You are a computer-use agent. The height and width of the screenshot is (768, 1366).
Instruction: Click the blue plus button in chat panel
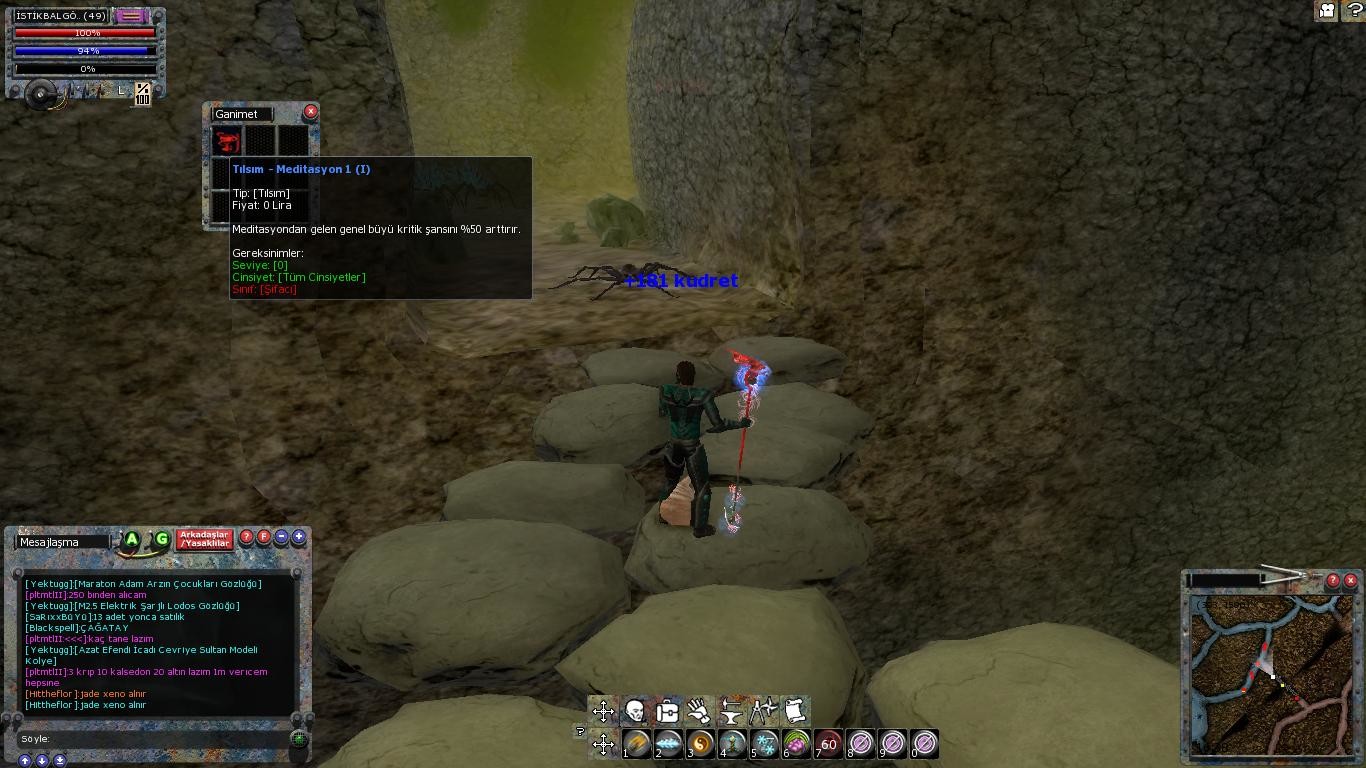[298, 537]
